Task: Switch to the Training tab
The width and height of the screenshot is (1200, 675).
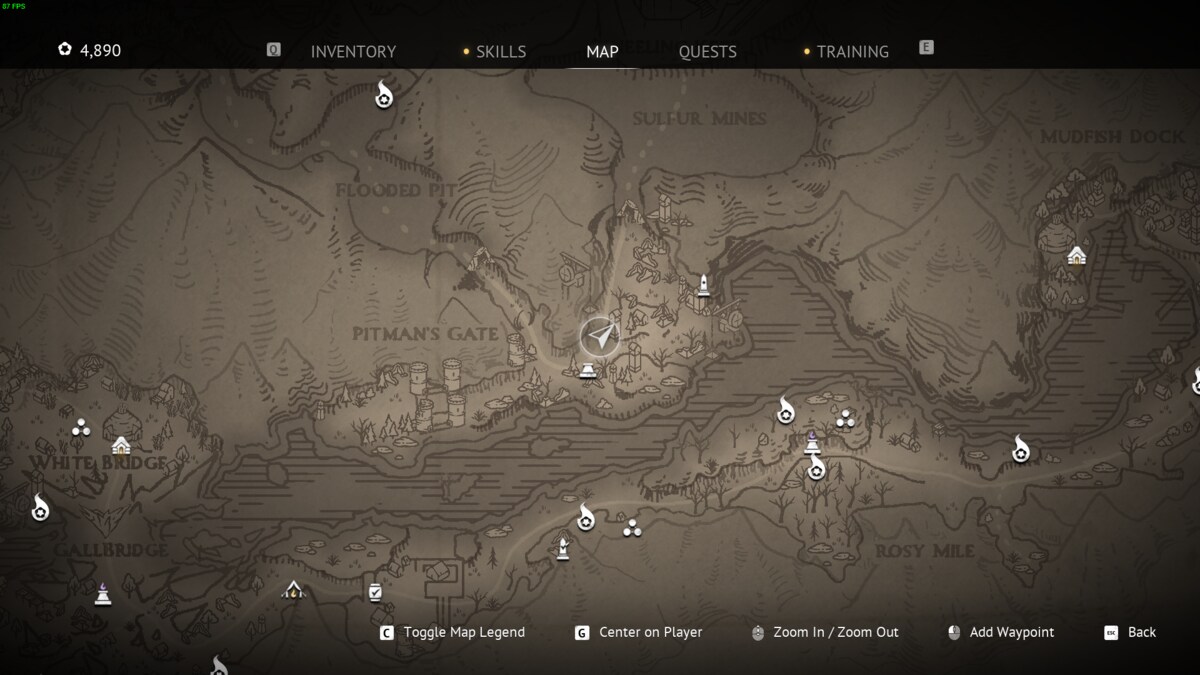Action: [852, 51]
